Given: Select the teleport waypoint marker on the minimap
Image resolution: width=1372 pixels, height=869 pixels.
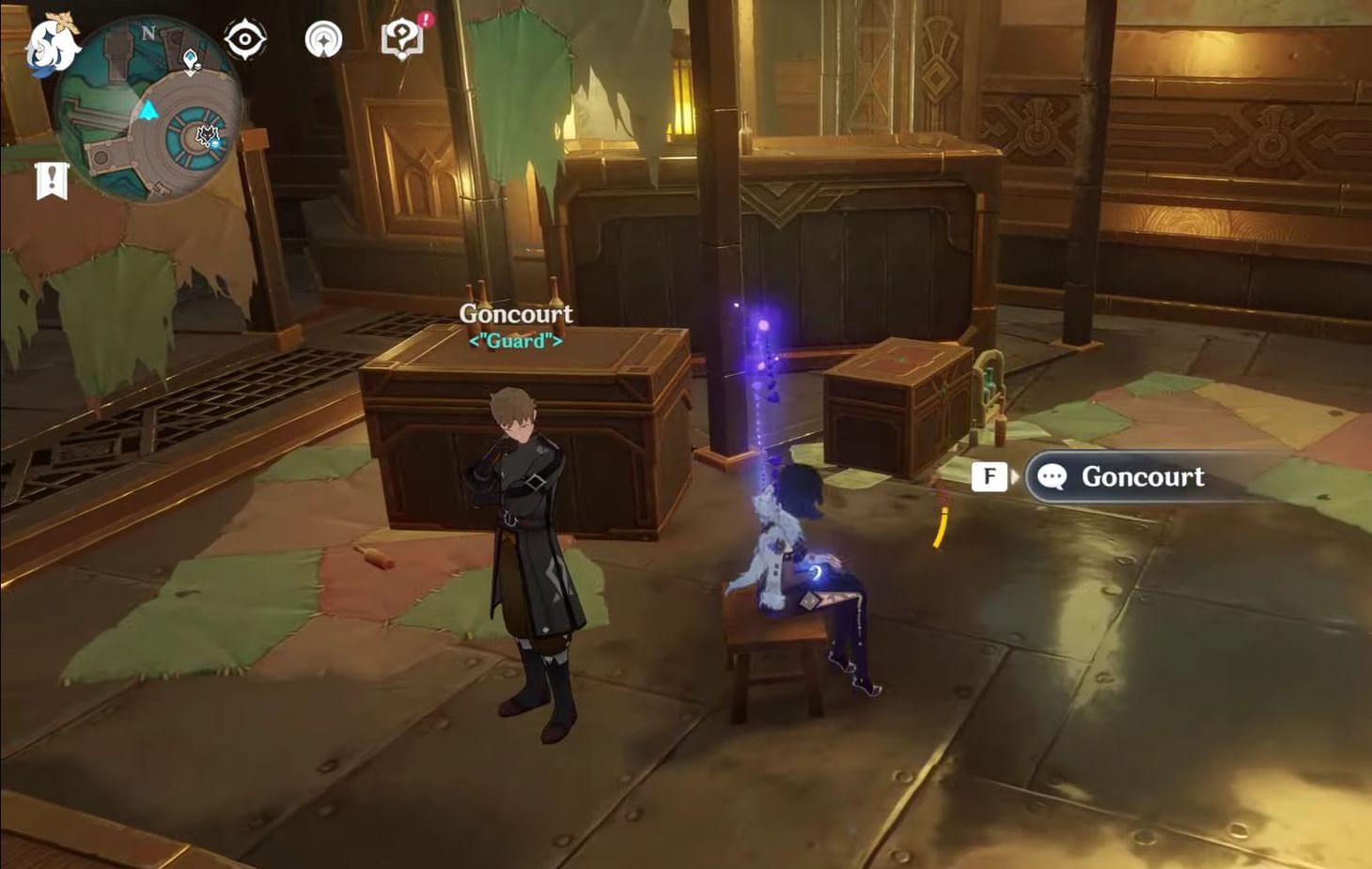Looking at the screenshot, I should click(x=191, y=59).
